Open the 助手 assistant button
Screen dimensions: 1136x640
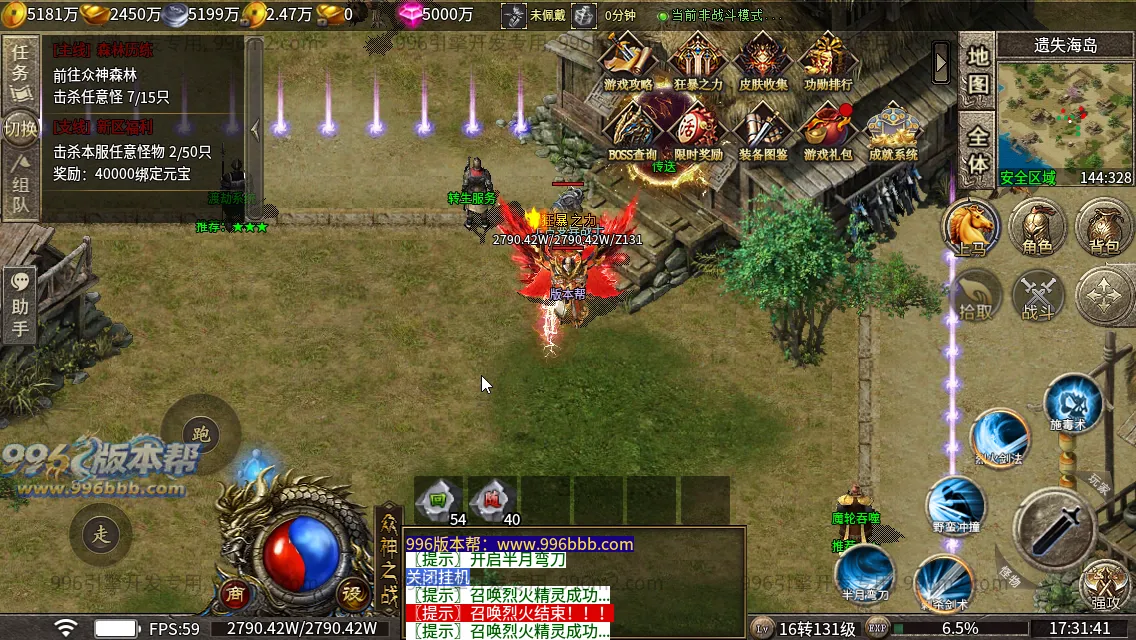point(20,305)
